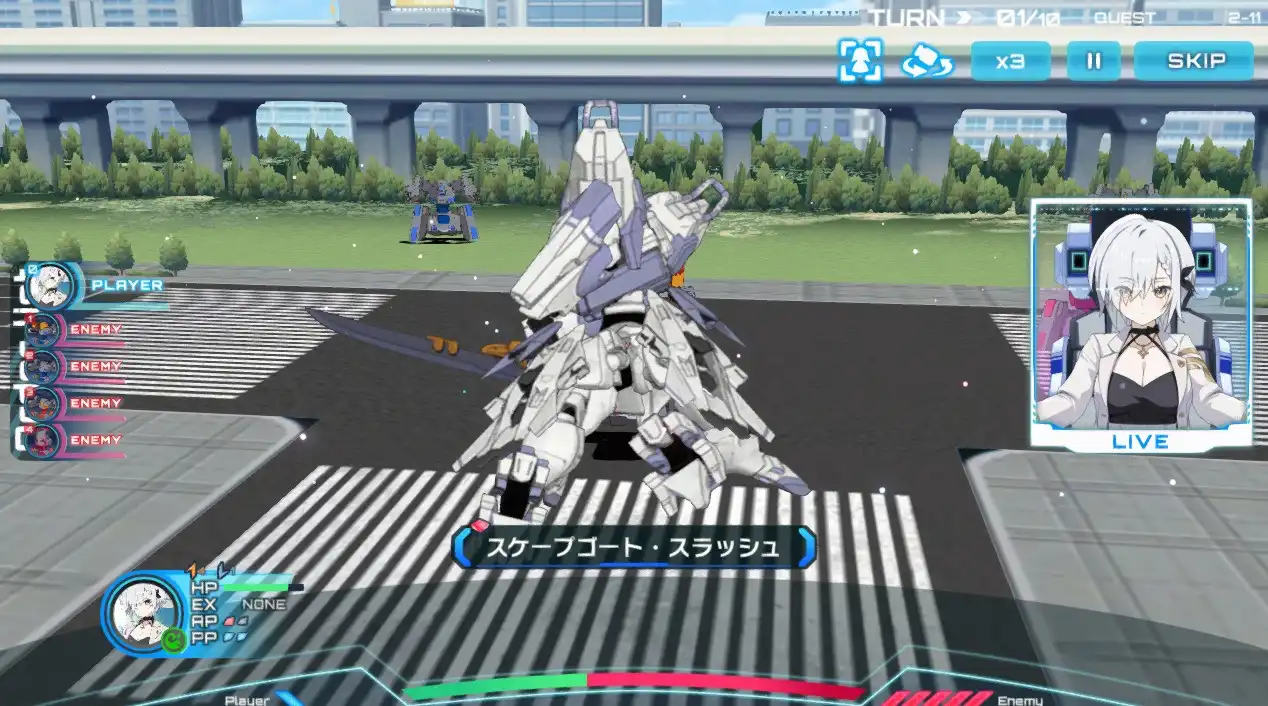The image size is (1268, 706).
Task: Click the rotate camera icon
Action: [x=926, y=61]
